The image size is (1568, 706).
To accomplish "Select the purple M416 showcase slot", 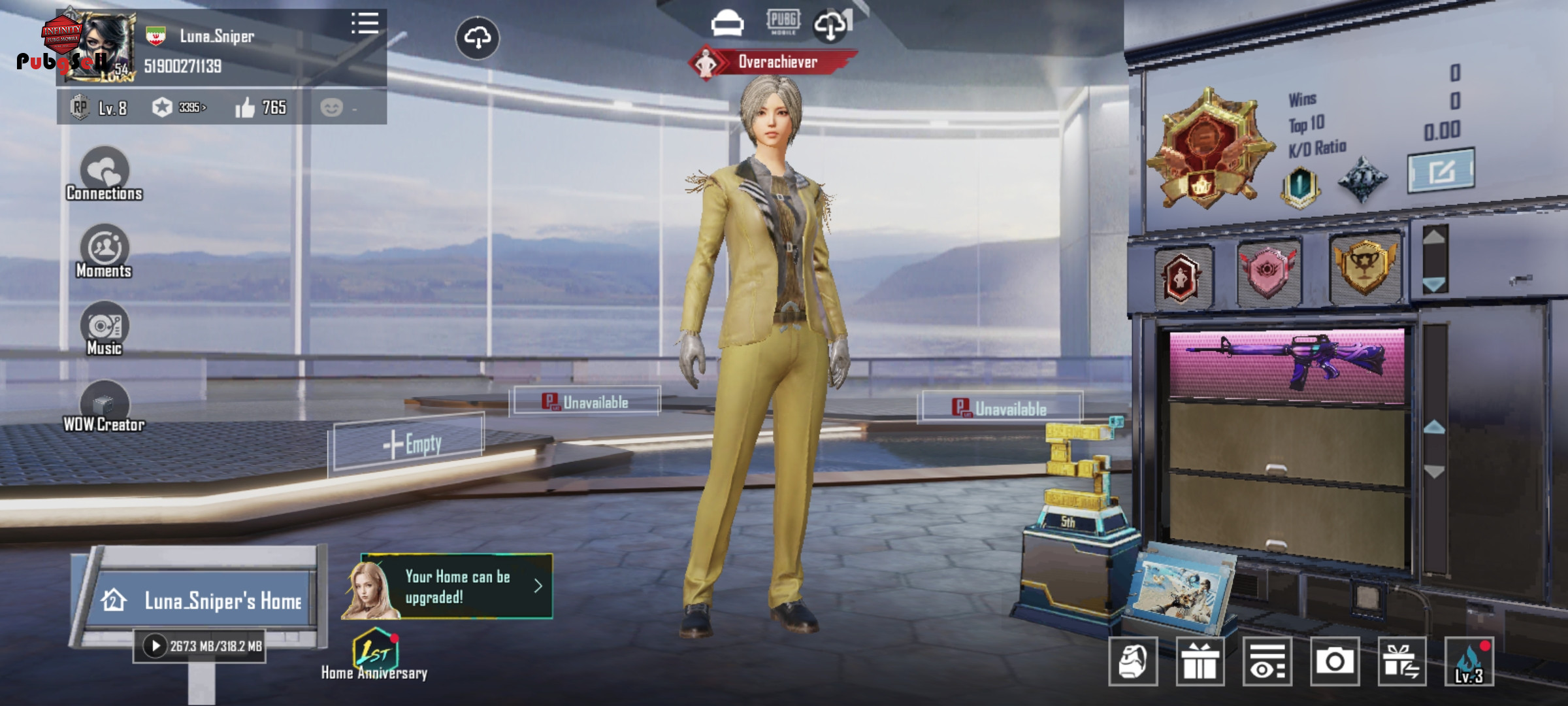I will click(1286, 363).
